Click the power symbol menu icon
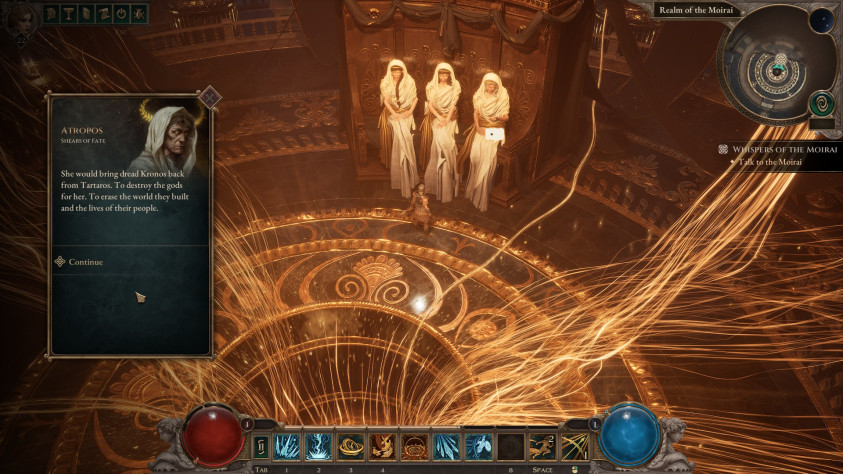Image resolution: width=843 pixels, height=474 pixels. (x=121, y=13)
